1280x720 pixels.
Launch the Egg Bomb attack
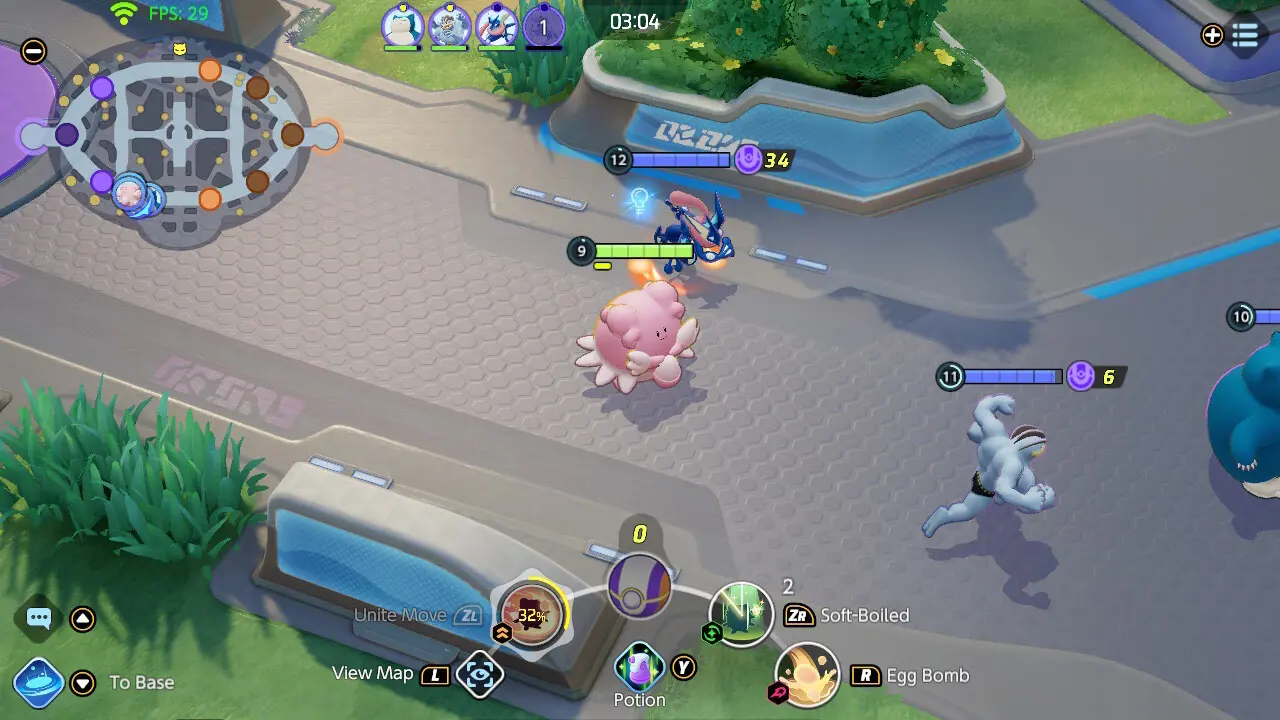tap(808, 674)
